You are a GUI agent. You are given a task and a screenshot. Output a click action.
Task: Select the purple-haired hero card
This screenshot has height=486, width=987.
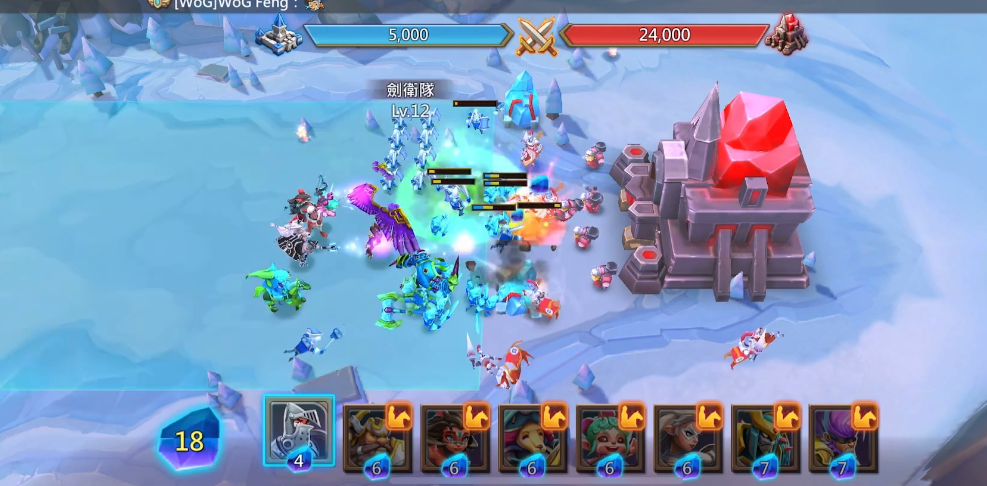(x=842, y=437)
